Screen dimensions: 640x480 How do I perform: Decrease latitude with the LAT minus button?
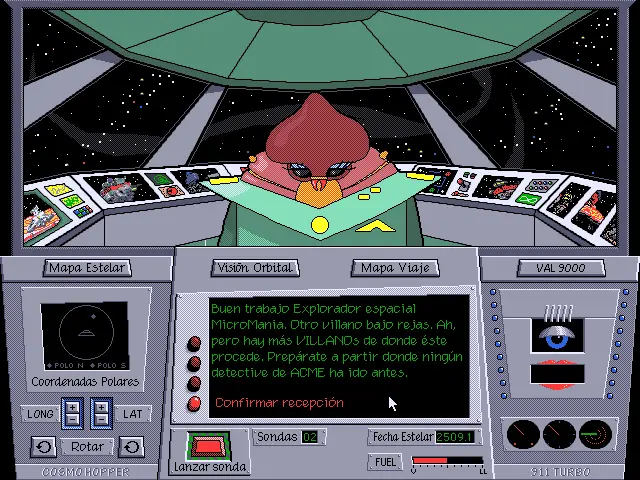(101, 420)
